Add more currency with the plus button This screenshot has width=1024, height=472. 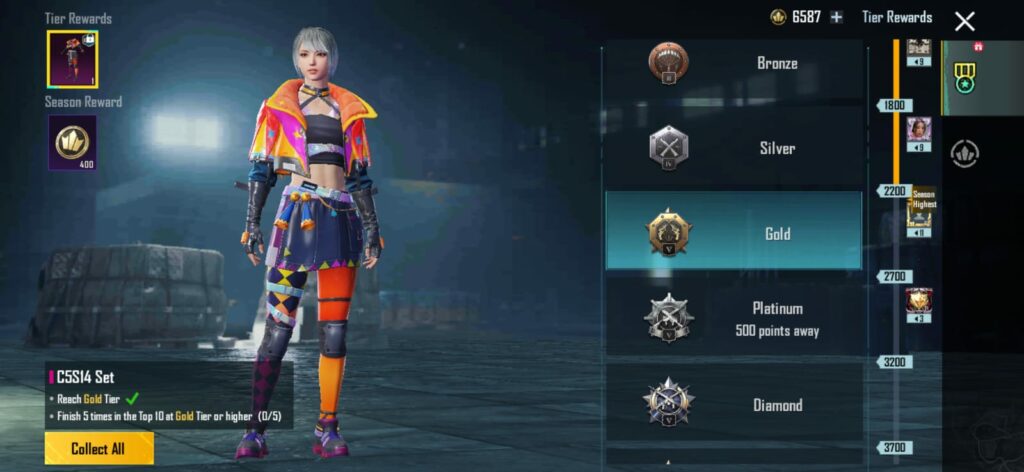(x=837, y=17)
